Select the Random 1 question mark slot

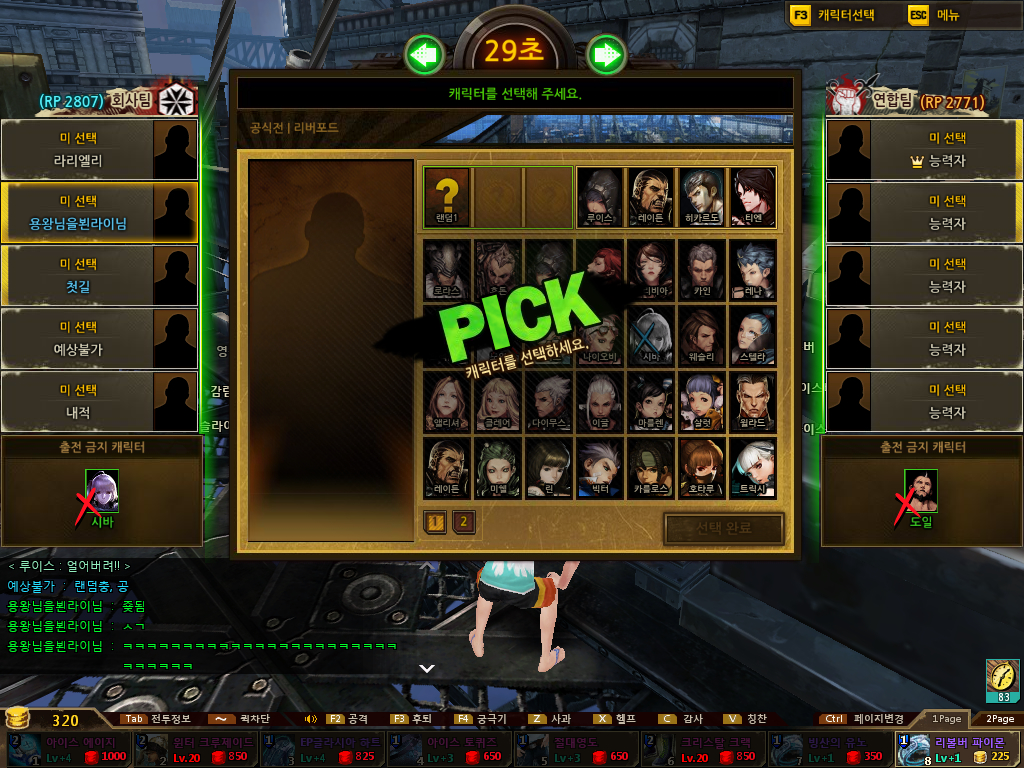[x=446, y=196]
